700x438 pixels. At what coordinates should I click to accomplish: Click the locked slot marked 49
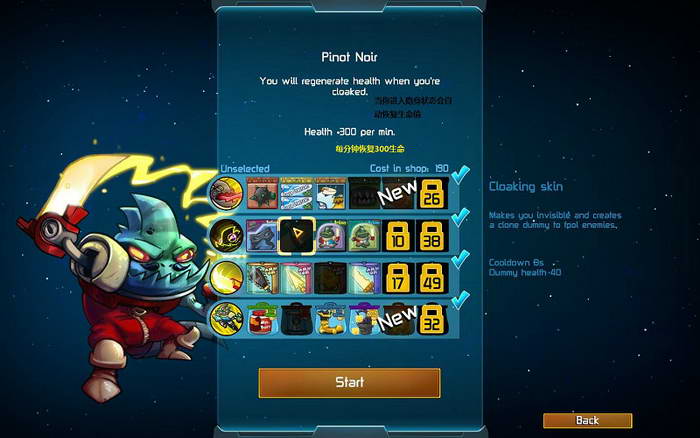click(432, 277)
